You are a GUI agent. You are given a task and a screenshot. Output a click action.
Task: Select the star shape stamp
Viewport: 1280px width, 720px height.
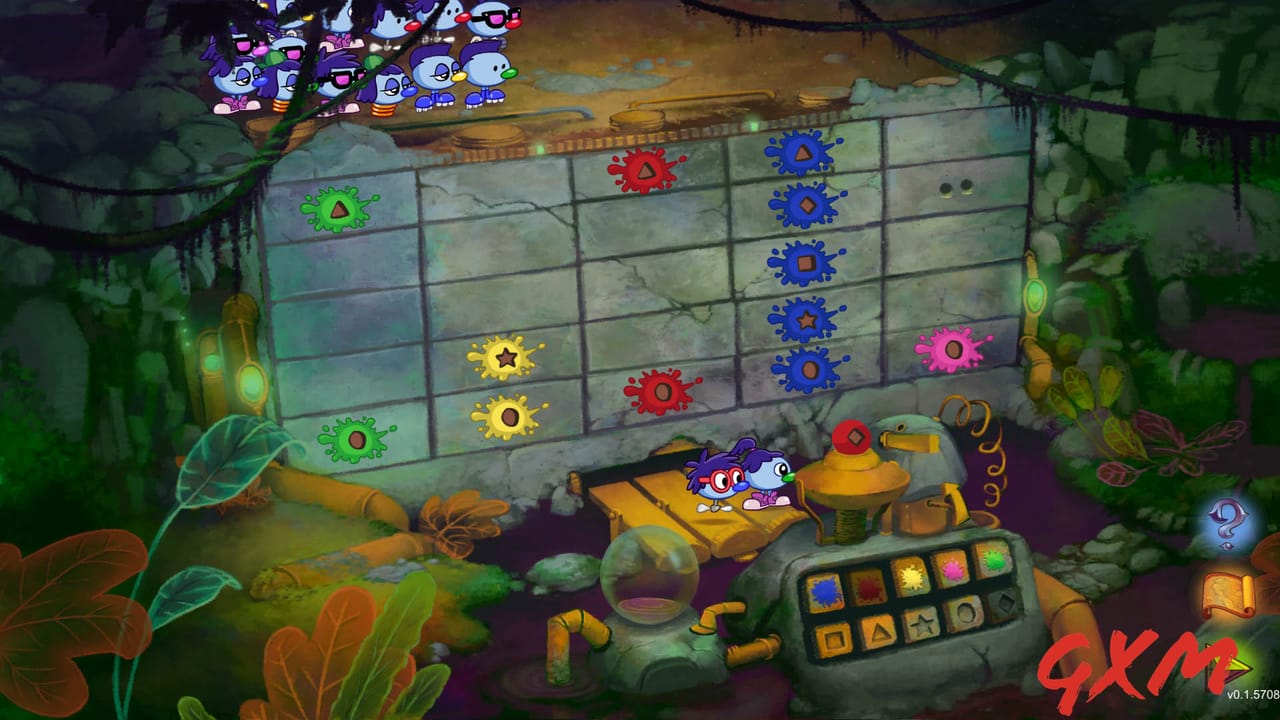921,624
